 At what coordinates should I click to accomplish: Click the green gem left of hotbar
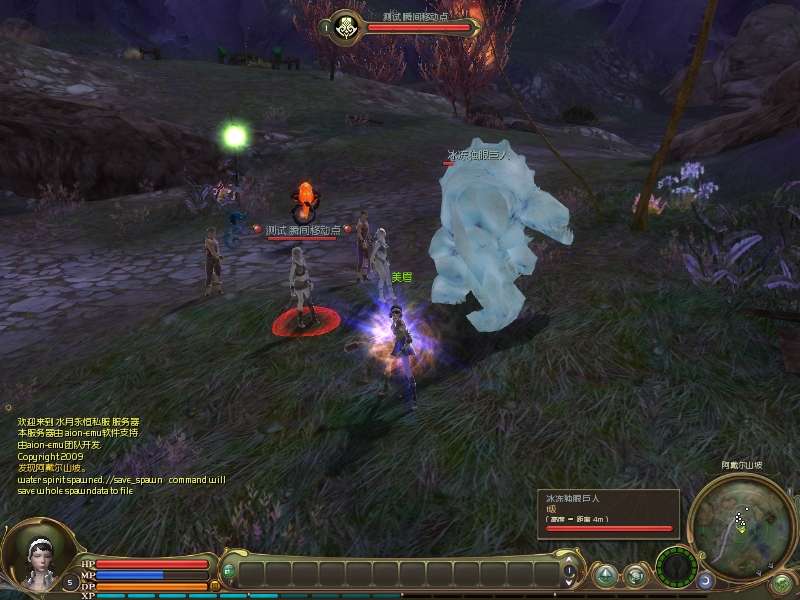click(x=228, y=571)
